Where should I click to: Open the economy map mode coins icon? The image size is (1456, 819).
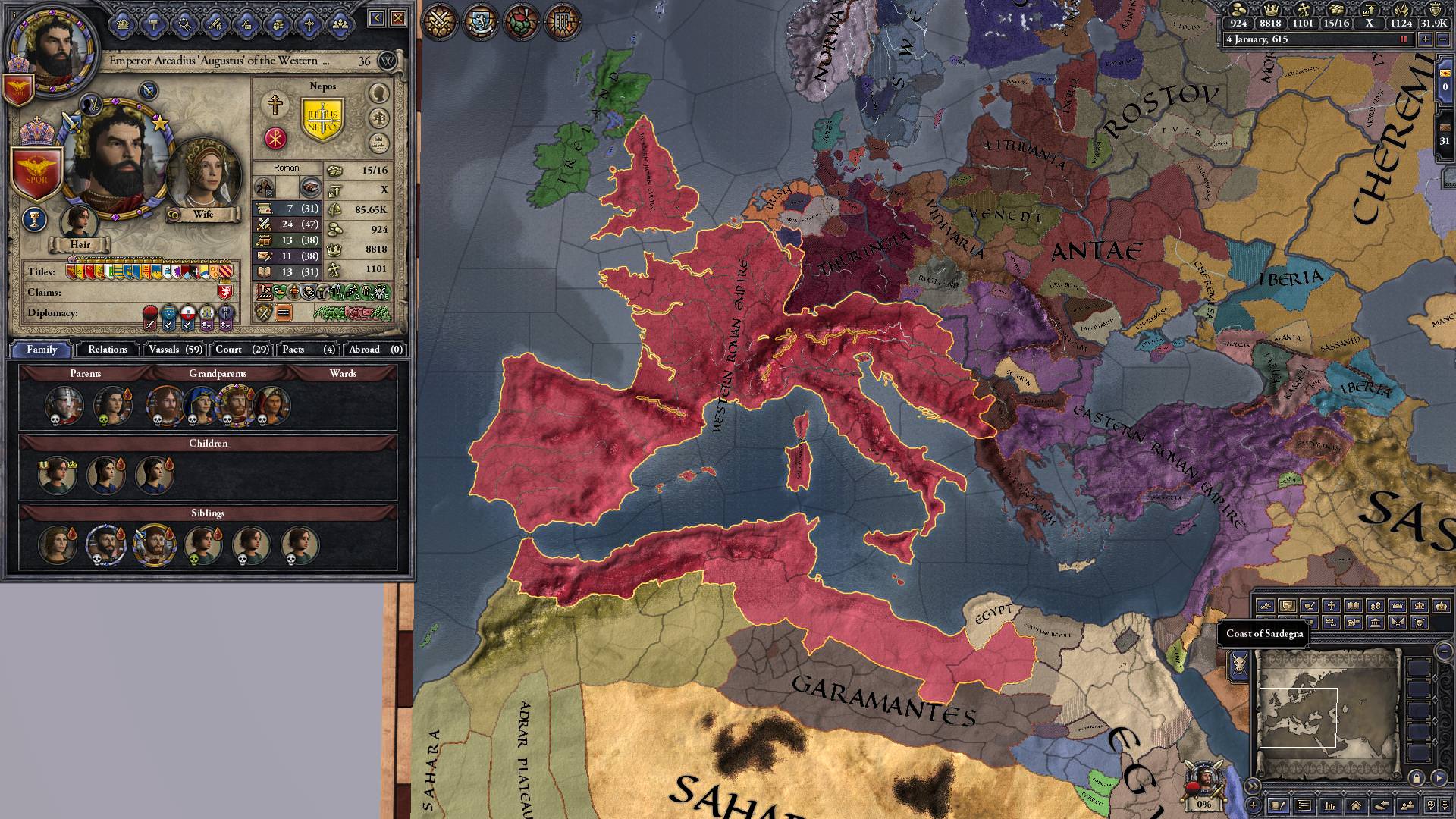[1376, 605]
